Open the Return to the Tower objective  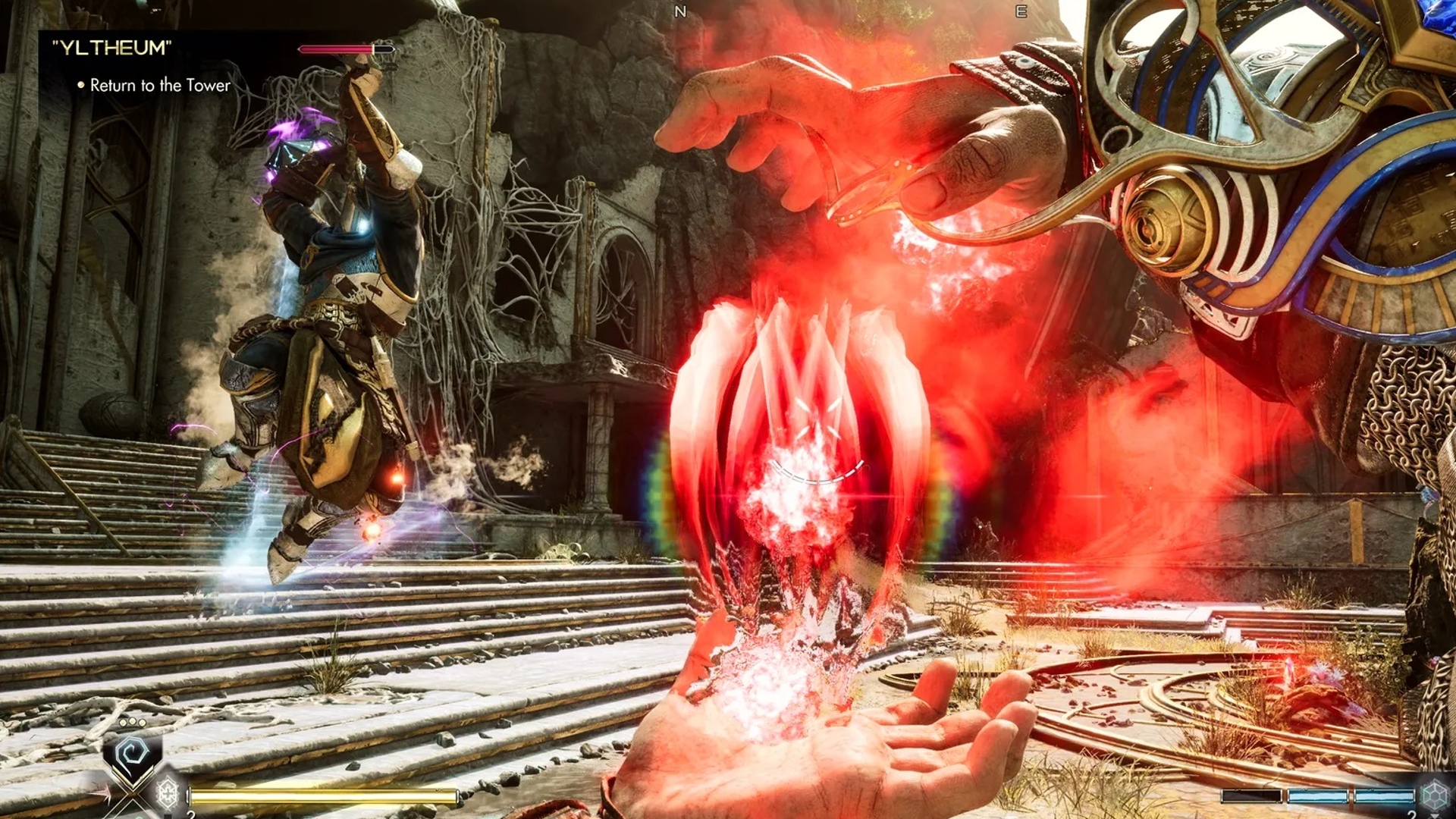pos(159,86)
